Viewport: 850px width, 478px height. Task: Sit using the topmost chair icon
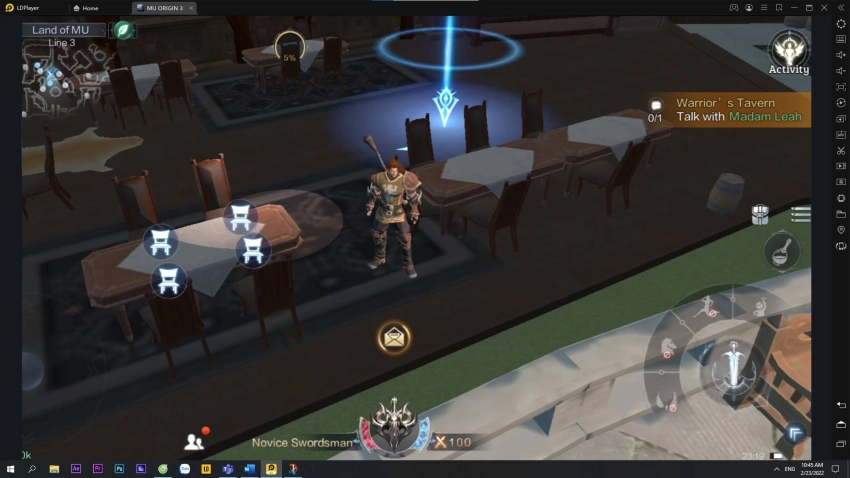pyautogui.click(x=239, y=216)
